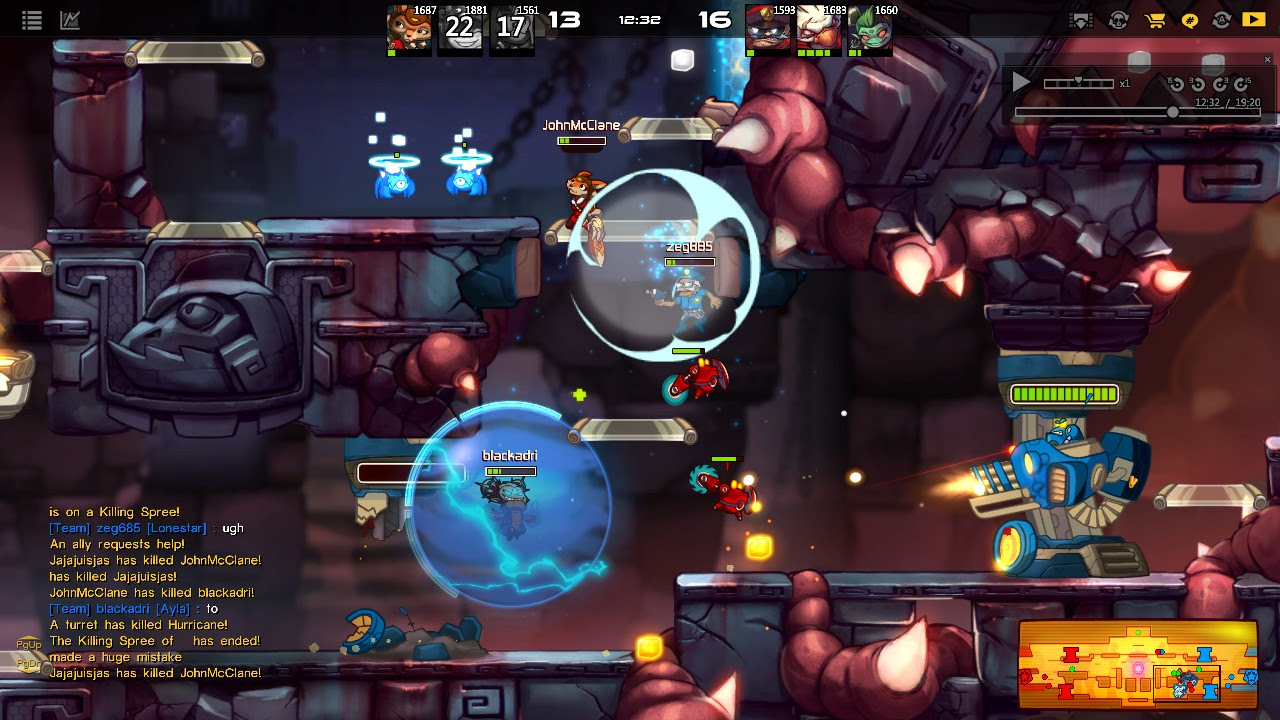The width and height of the screenshot is (1280, 720).
Task: Click the filmstrip download icon
Action: [1081, 19]
